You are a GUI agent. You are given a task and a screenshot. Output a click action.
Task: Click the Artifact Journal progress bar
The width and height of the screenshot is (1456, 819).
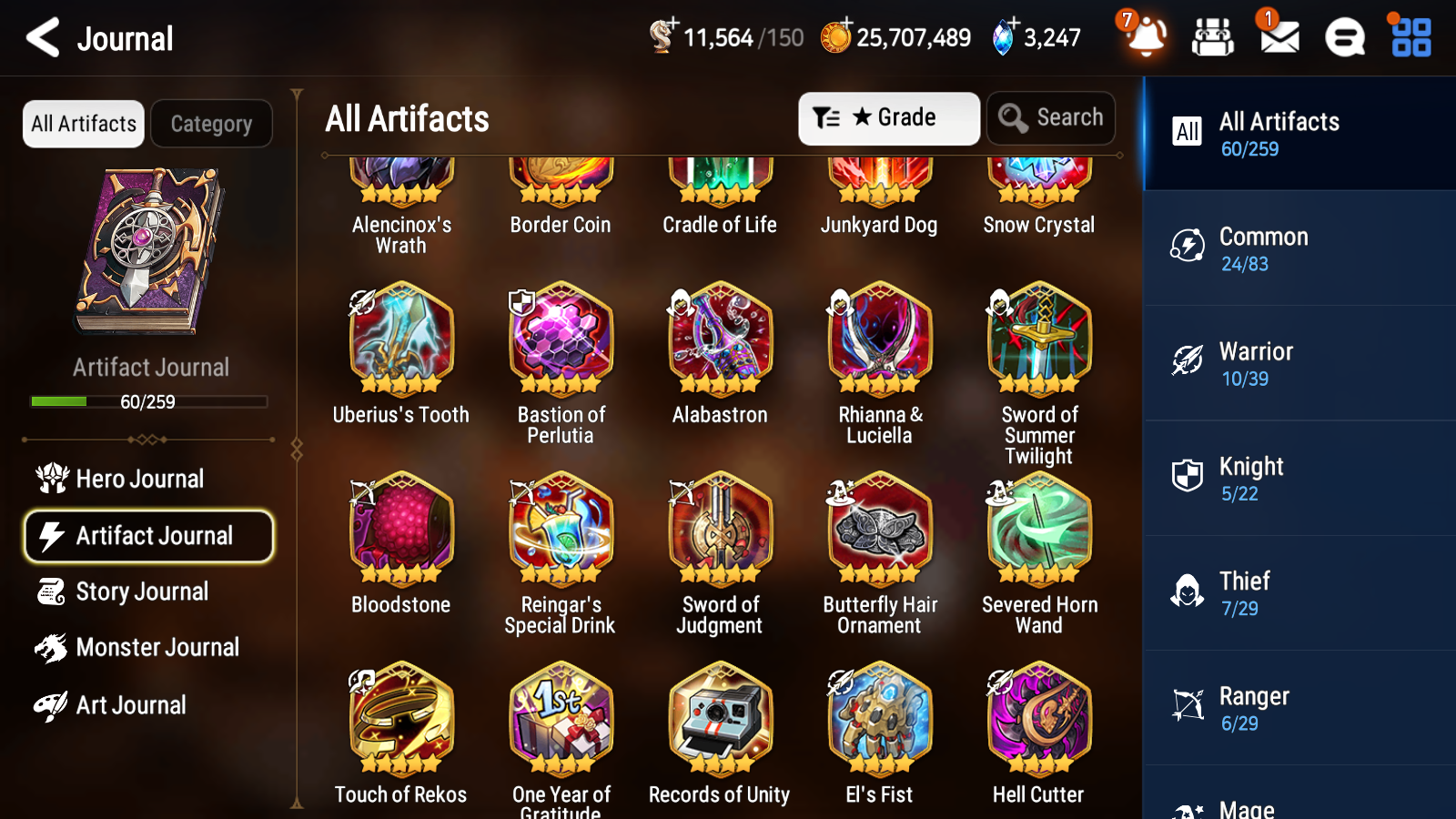(148, 401)
